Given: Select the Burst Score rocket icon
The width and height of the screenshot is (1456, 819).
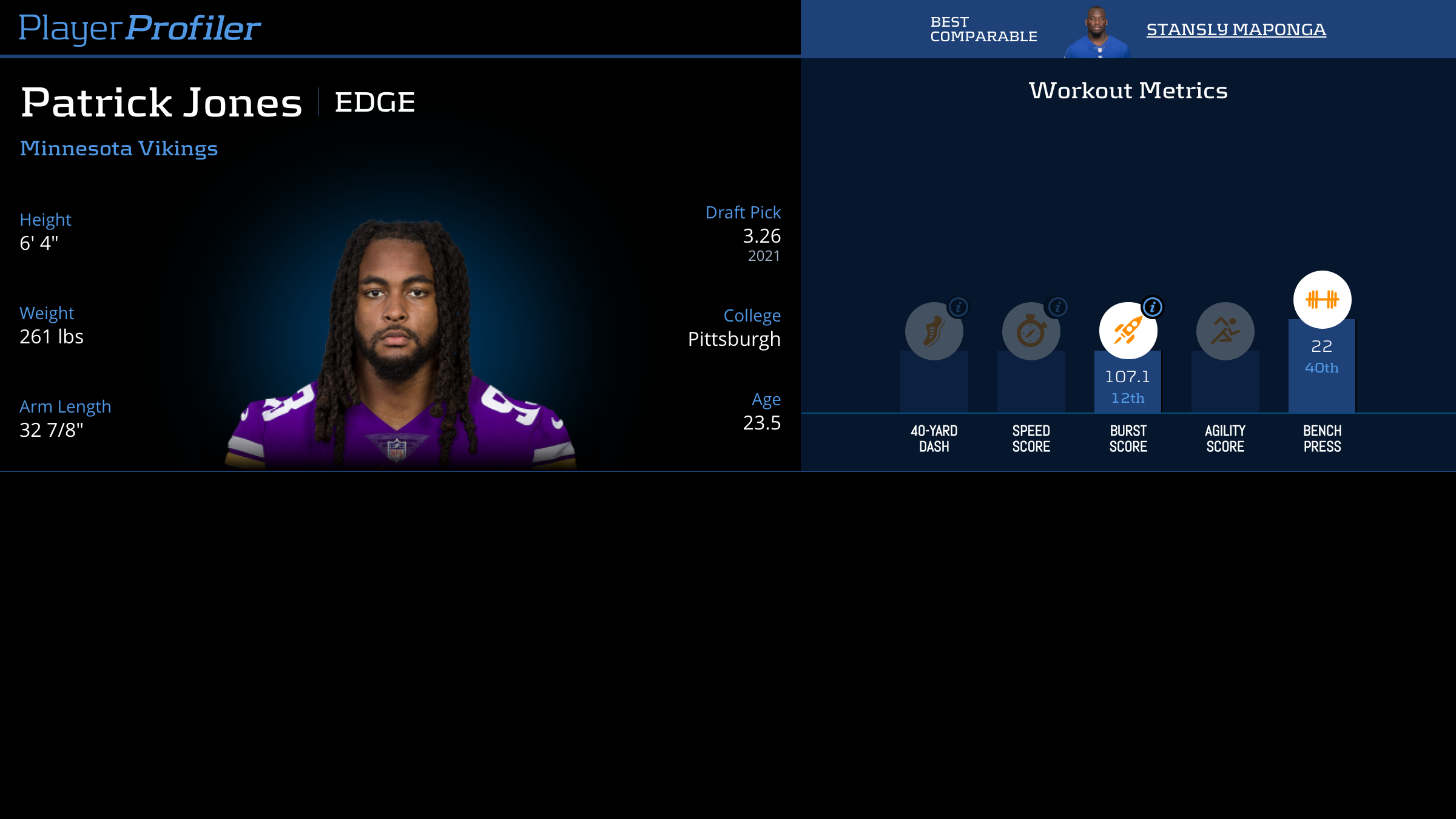Looking at the screenshot, I should (x=1127, y=331).
